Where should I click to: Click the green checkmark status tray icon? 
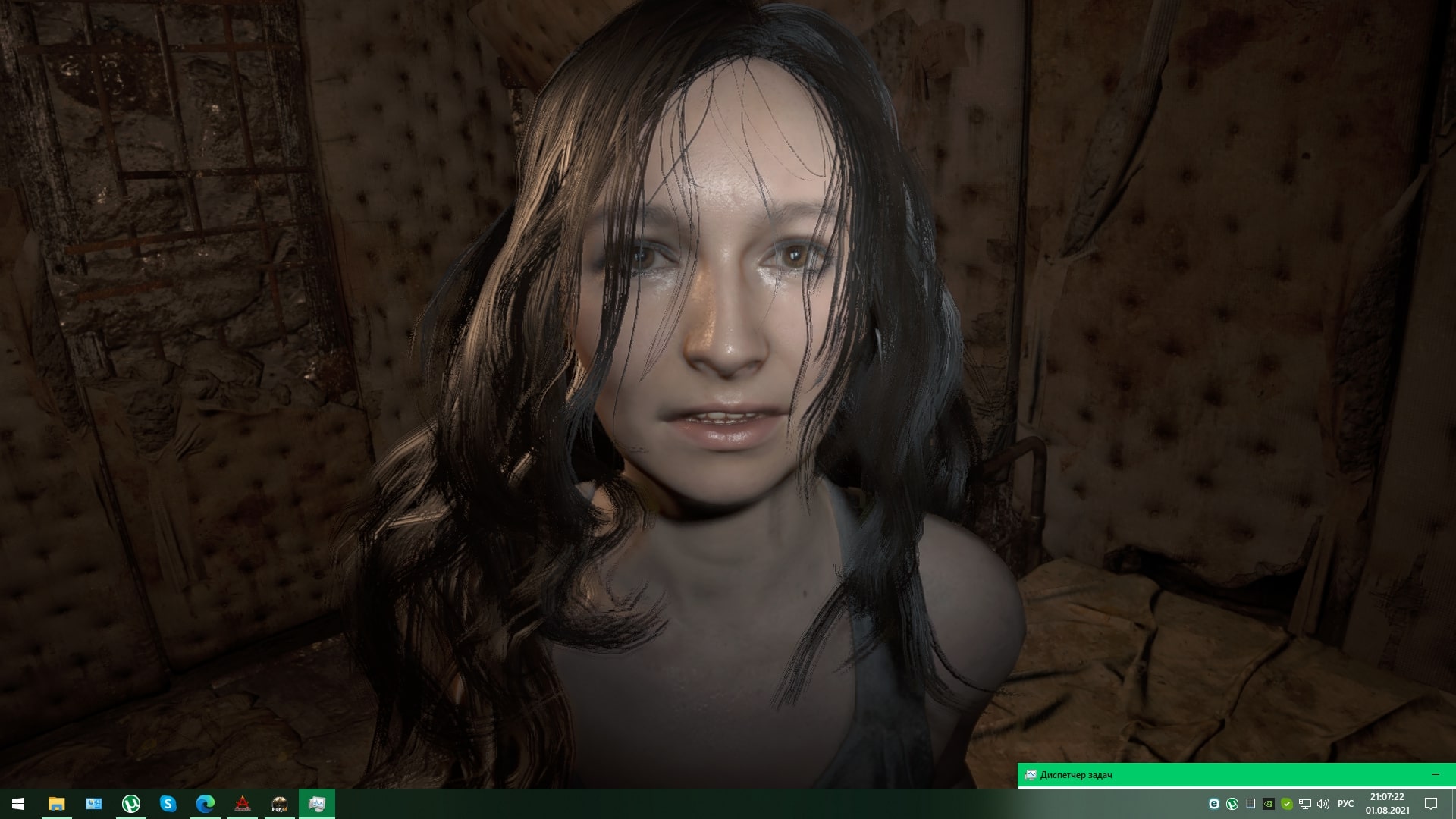(x=1286, y=804)
